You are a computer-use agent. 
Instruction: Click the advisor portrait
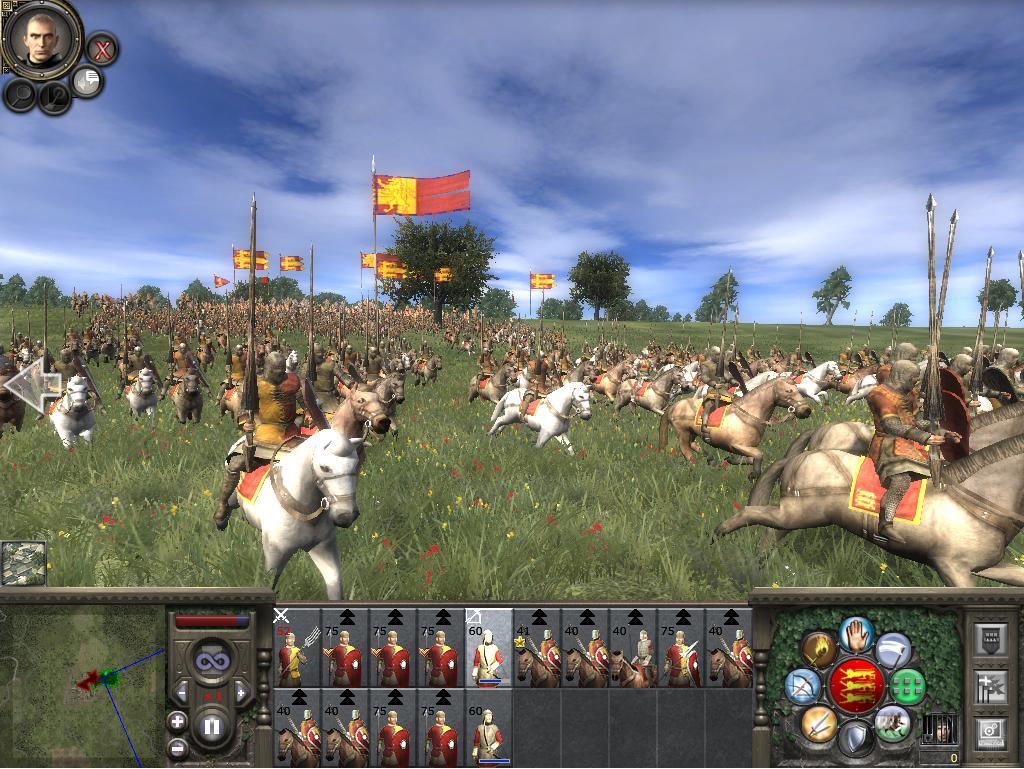pyautogui.click(x=41, y=38)
